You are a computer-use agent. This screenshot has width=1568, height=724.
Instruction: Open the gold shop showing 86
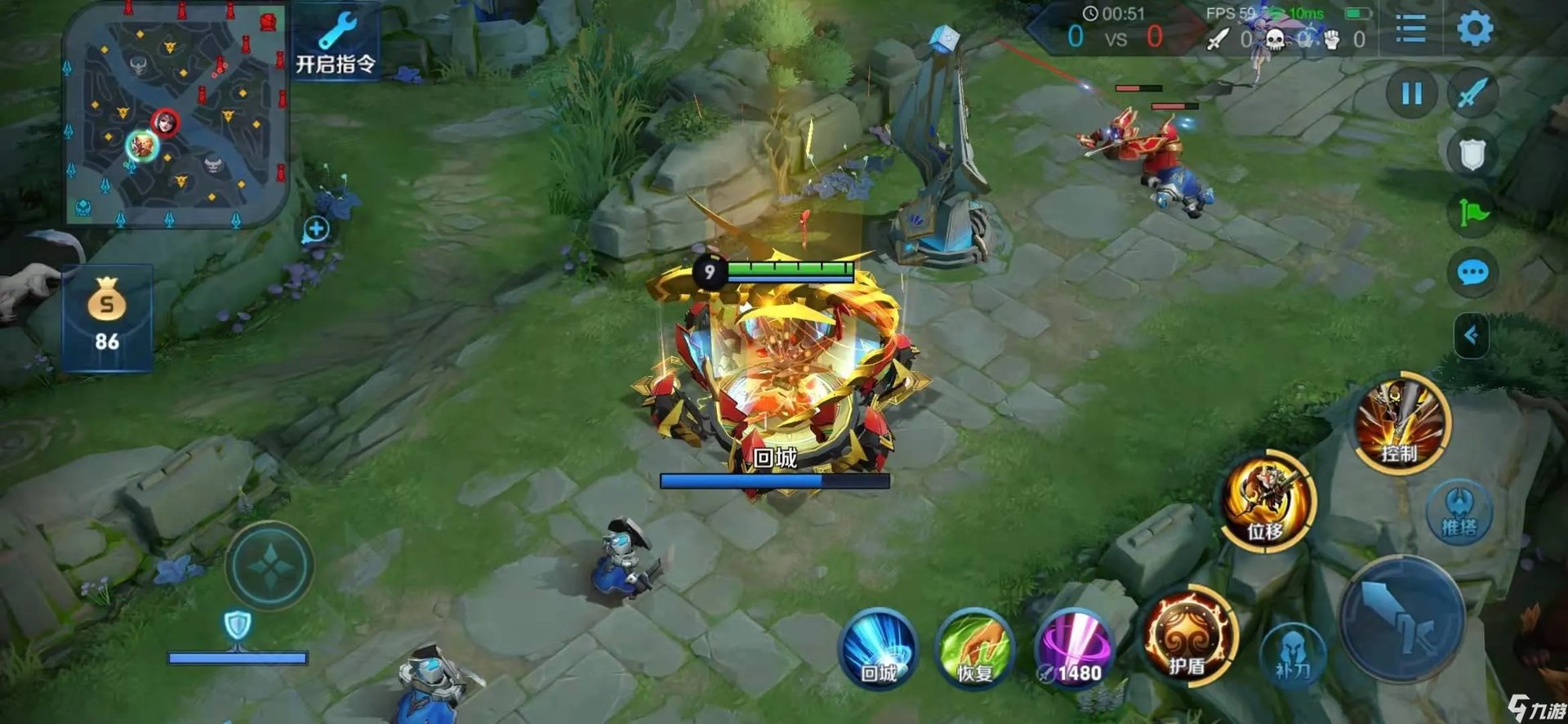107,317
